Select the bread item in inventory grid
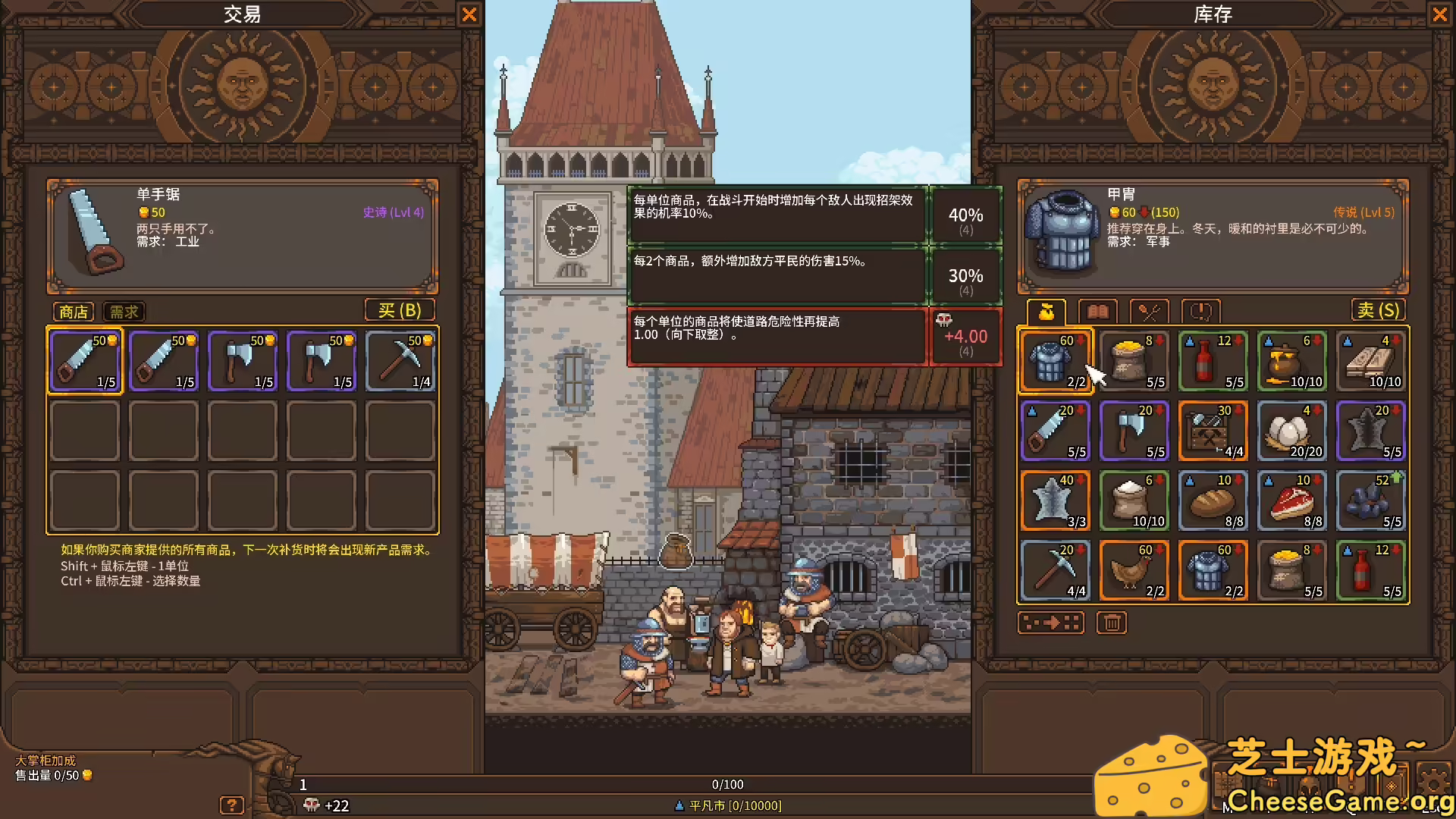Image resolution: width=1456 pixels, height=819 pixels. [x=1213, y=500]
